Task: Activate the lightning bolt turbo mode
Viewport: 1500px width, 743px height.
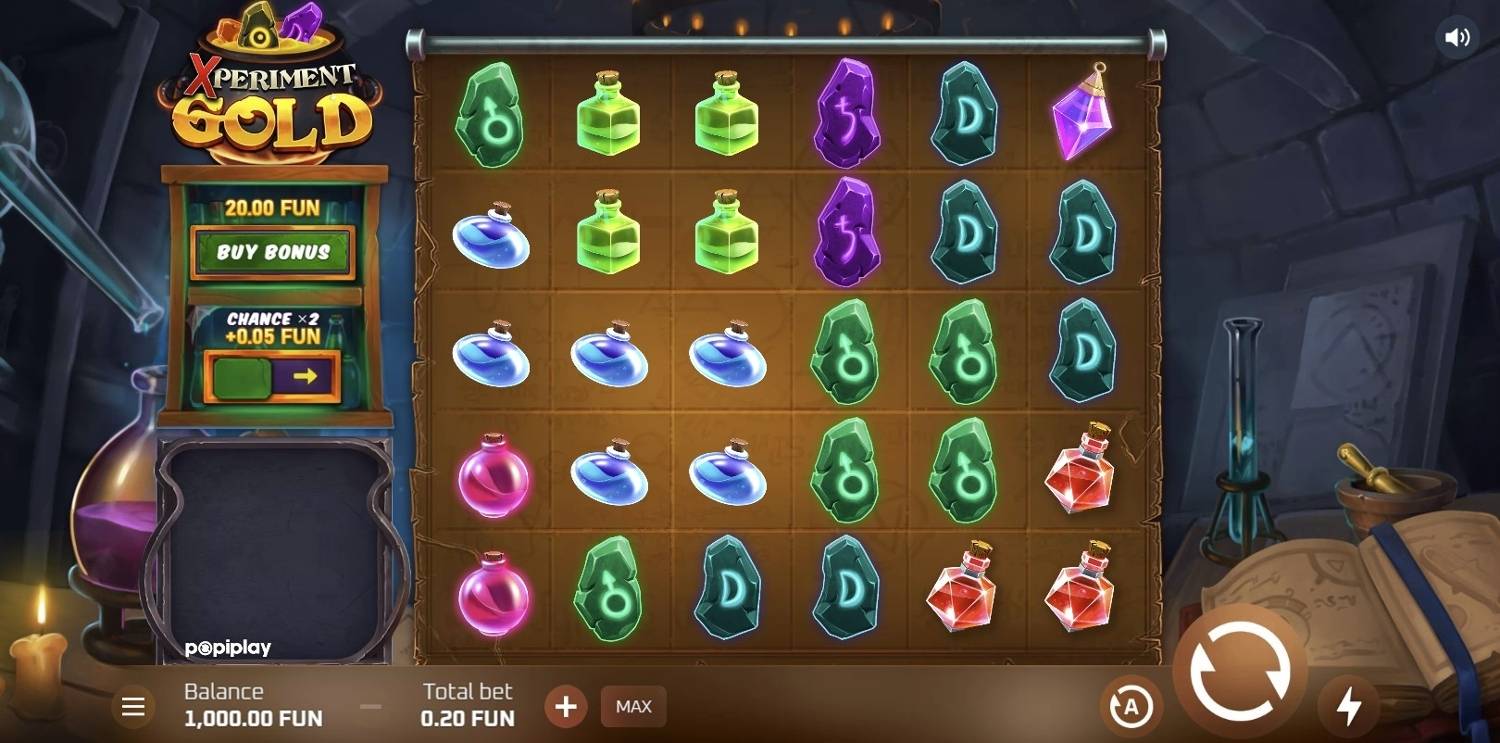Action: 1349,707
